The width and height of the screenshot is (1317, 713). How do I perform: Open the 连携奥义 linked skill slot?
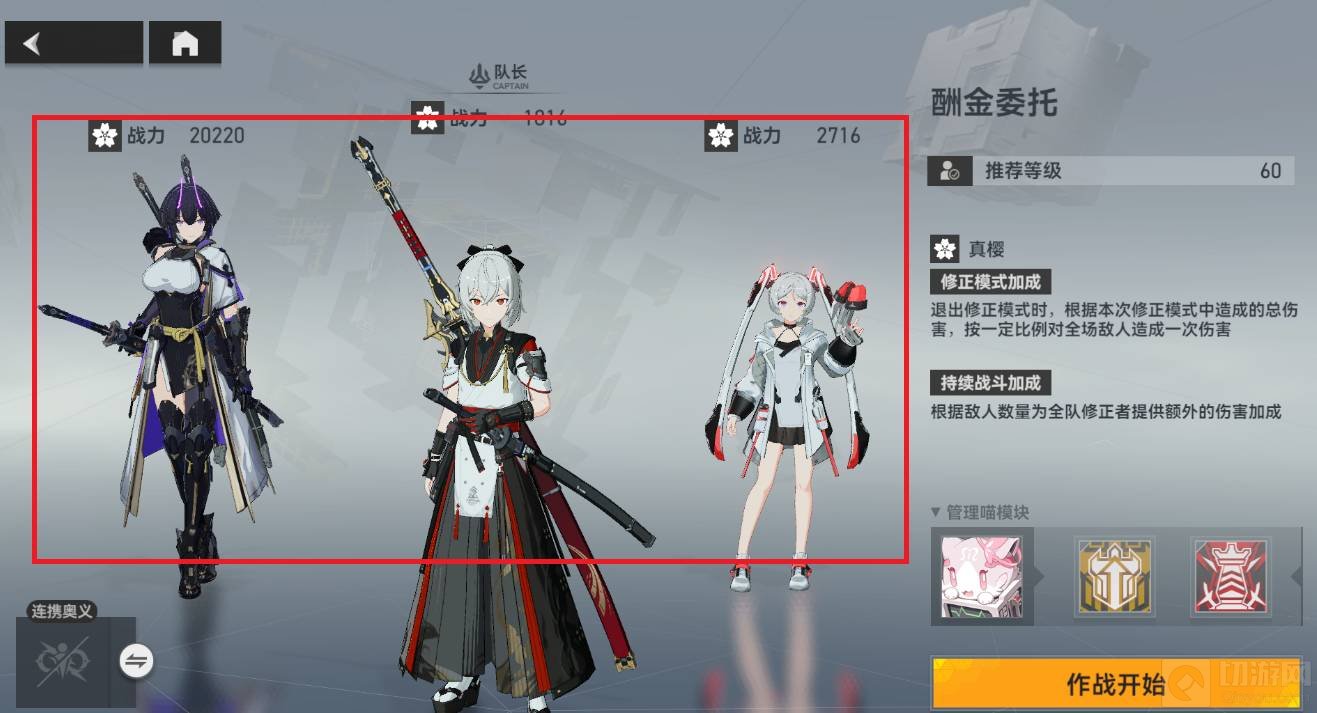click(62, 661)
